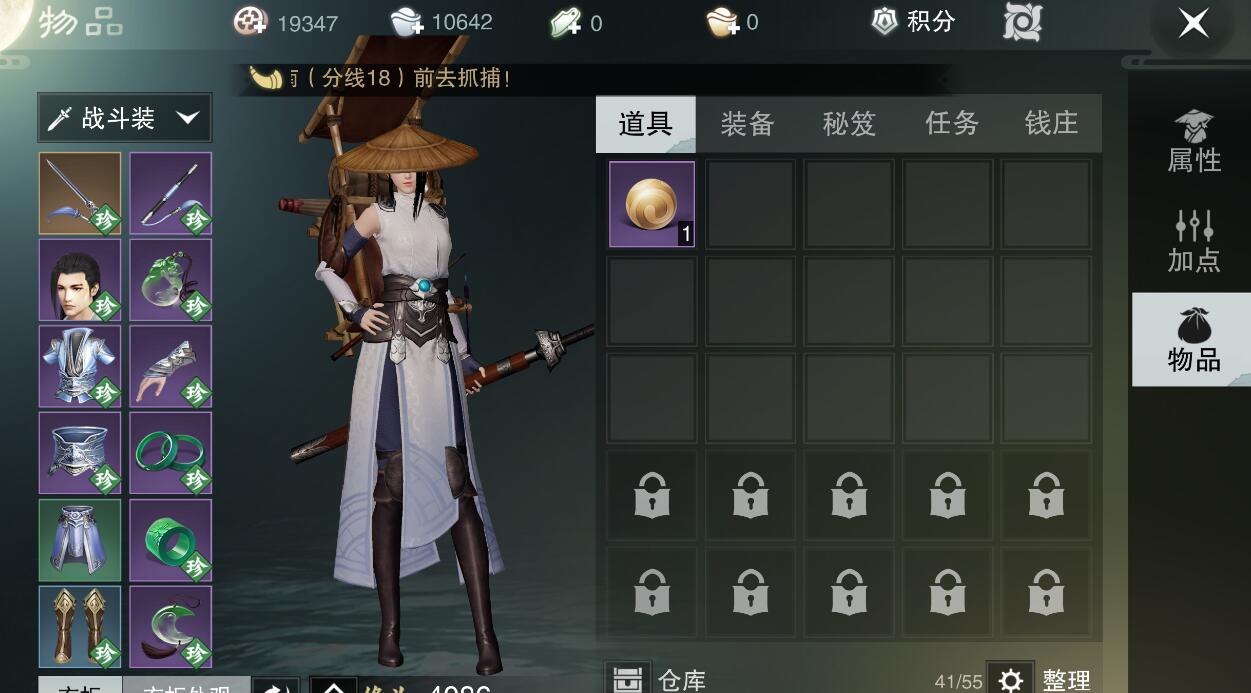This screenshot has width=1251, height=693.
Task: Show the 钱庄 tab
Action: (x=1051, y=123)
